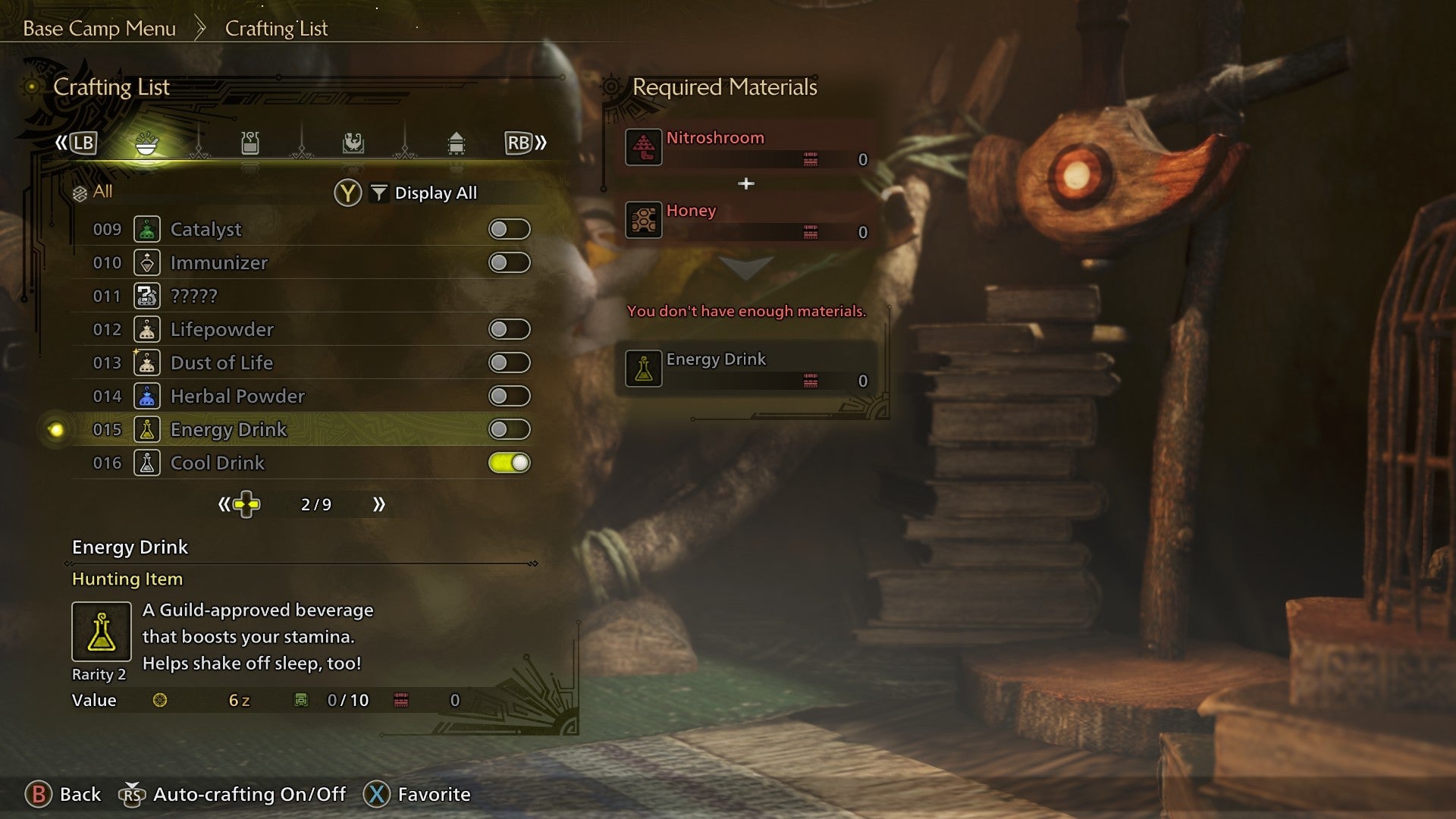This screenshot has height=819, width=1456.
Task: Disable auto-crafting for Cool Drink
Action: click(510, 463)
